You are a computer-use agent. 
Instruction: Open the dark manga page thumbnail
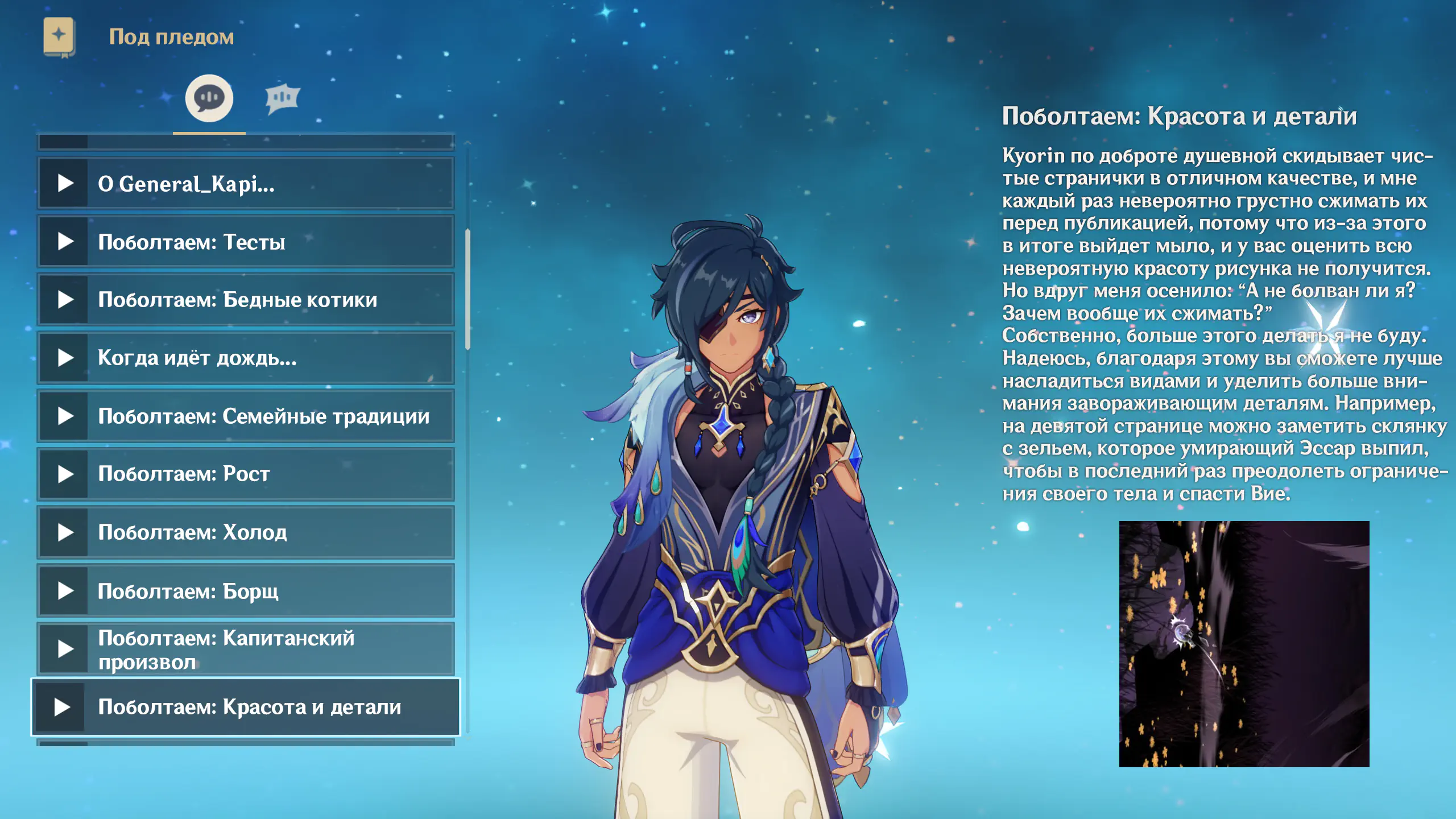tap(1244, 644)
